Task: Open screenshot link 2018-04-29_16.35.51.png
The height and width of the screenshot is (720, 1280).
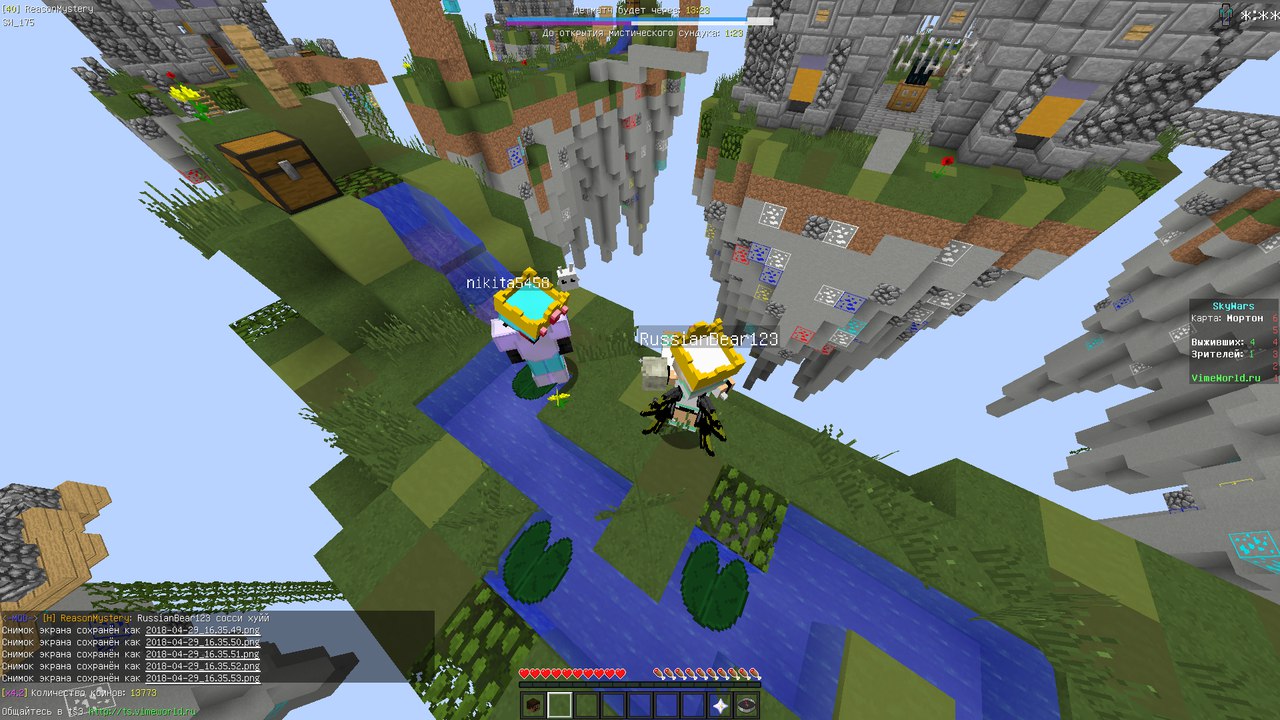Action: 202,655
